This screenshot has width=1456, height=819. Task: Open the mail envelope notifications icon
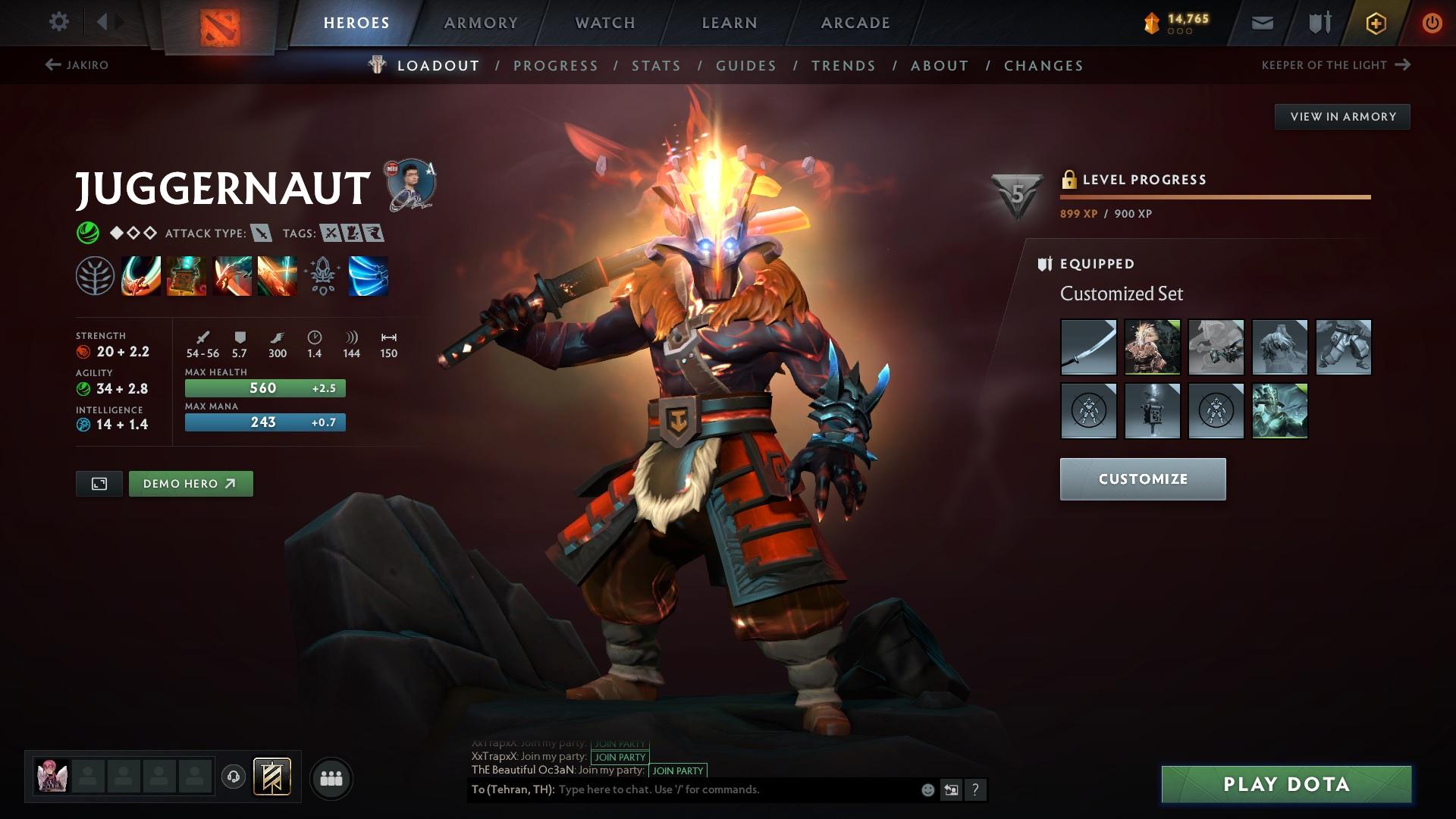(x=1261, y=22)
